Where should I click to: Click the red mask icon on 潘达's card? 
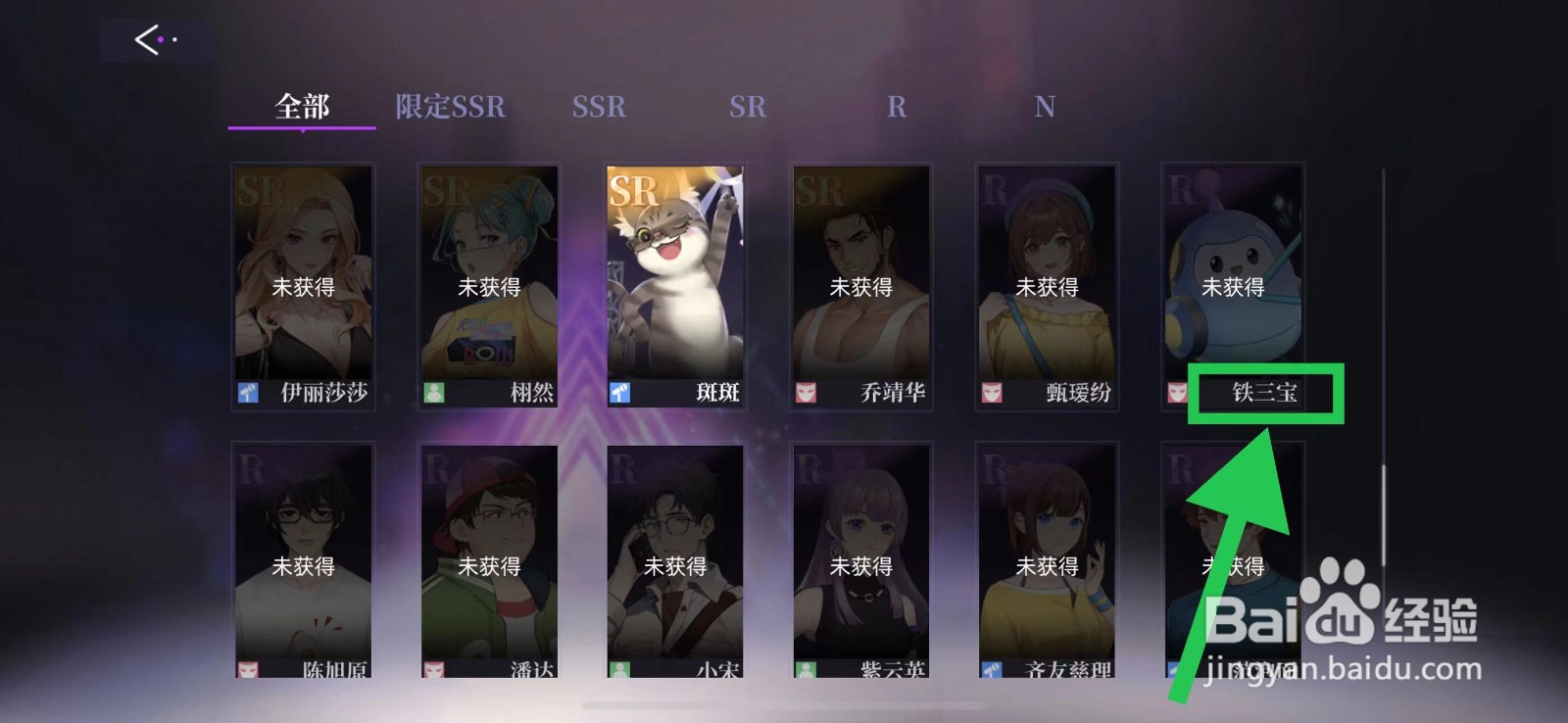point(435,671)
